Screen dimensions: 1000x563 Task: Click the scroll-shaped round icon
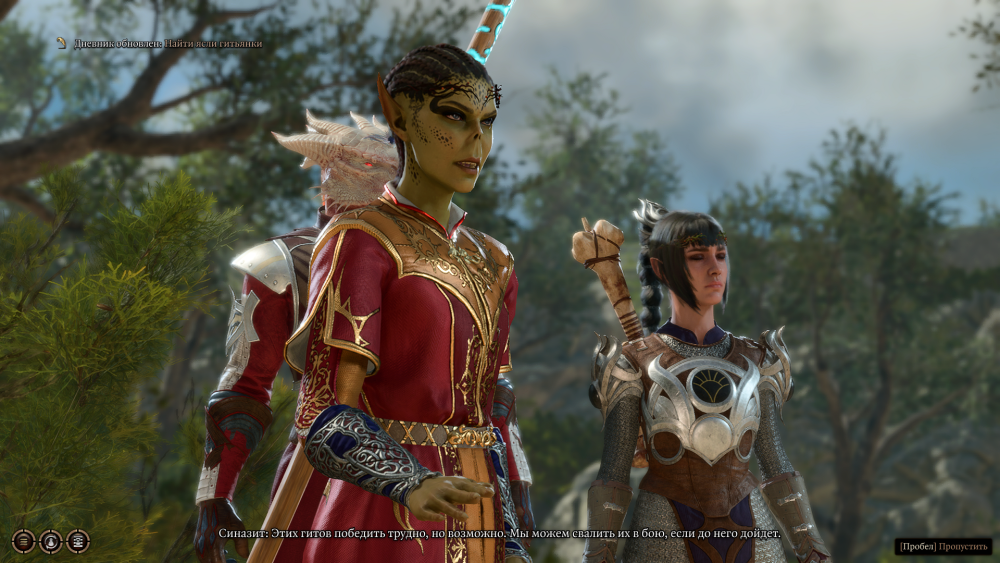(x=77, y=541)
